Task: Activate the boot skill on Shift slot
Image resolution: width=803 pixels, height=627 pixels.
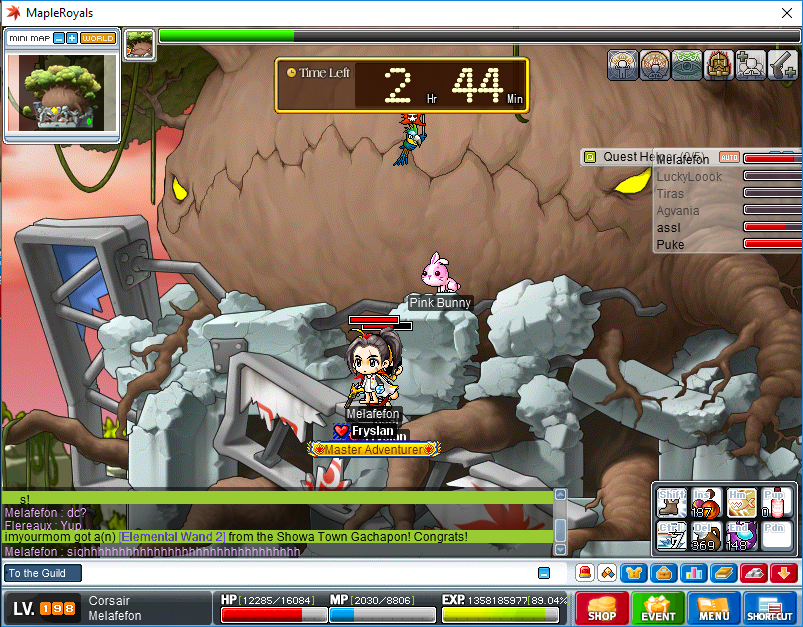Action: coord(672,503)
